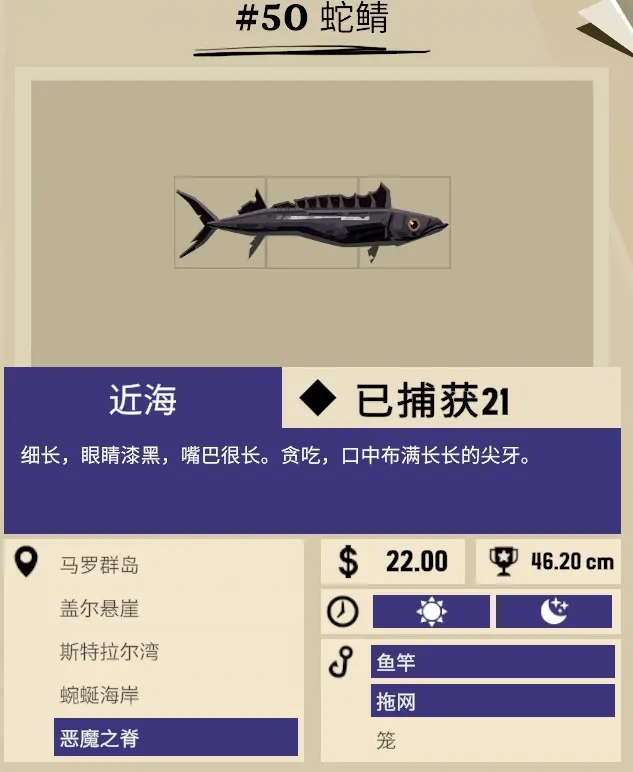This screenshot has width=633, height=772.
Task: Click the 蛇鲭 fish picture
Action: click(x=312, y=223)
